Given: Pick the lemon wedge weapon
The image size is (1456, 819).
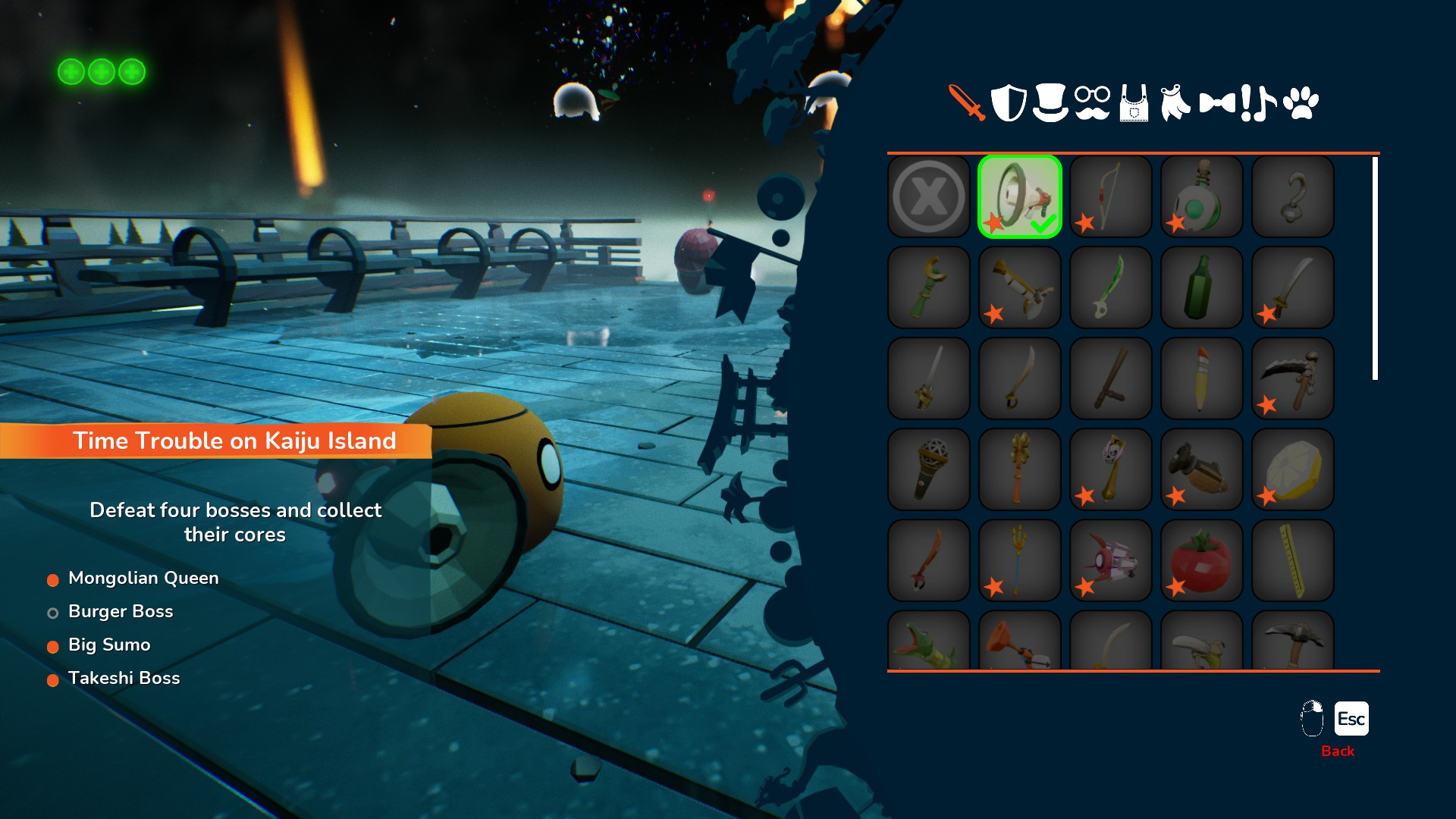Looking at the screenshot, I should pyautogui.click(x=1293, y=469).
